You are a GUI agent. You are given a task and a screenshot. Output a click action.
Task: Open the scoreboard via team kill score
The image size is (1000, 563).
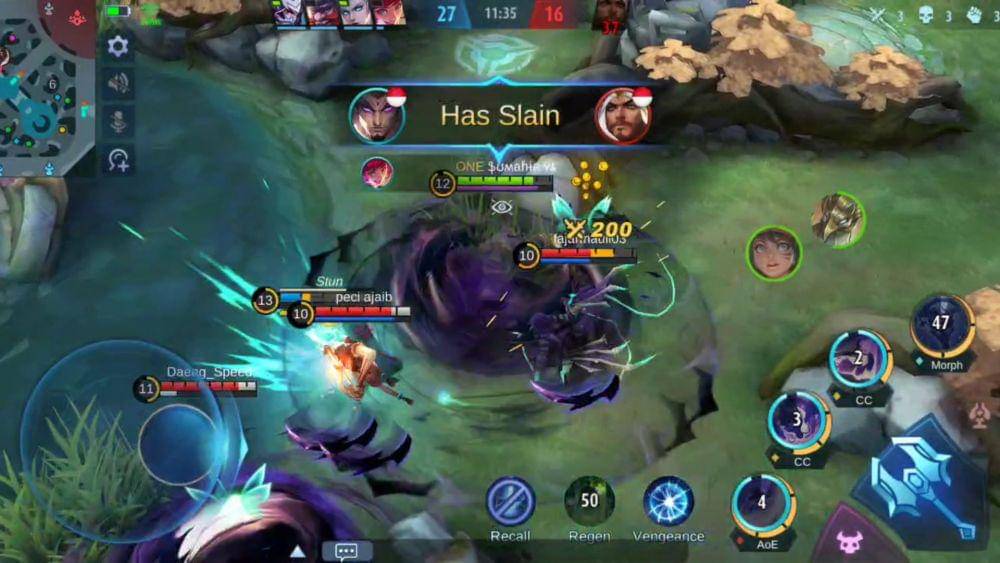[x=499, y=14]
